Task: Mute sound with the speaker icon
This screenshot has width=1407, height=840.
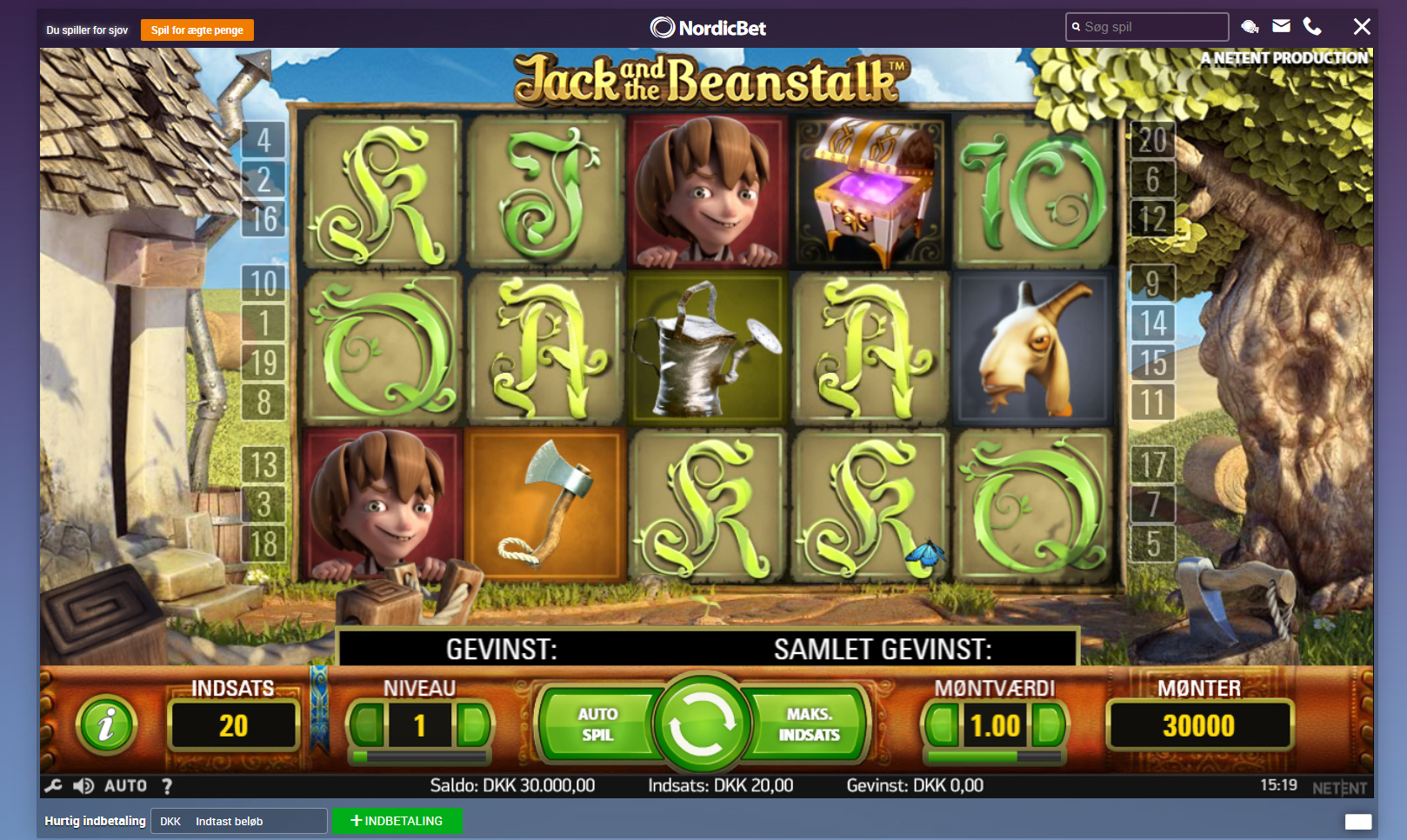Action: click(x=83, y=784)
